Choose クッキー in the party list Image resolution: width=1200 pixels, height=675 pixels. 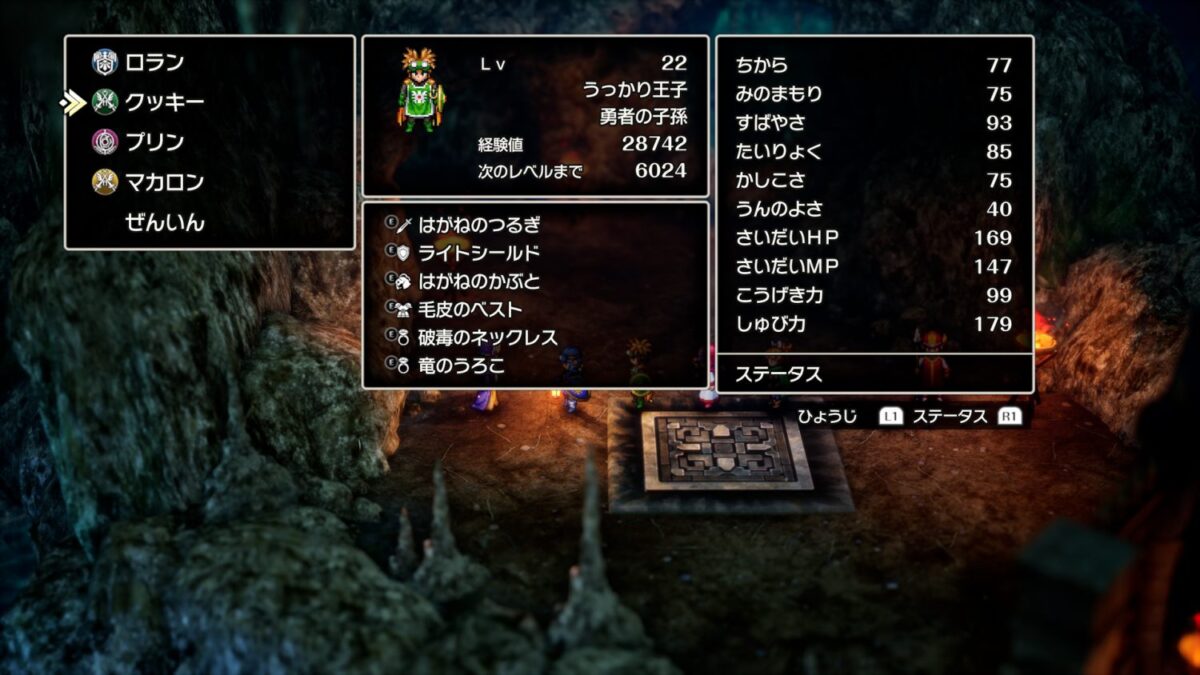(x=164, y=102)
